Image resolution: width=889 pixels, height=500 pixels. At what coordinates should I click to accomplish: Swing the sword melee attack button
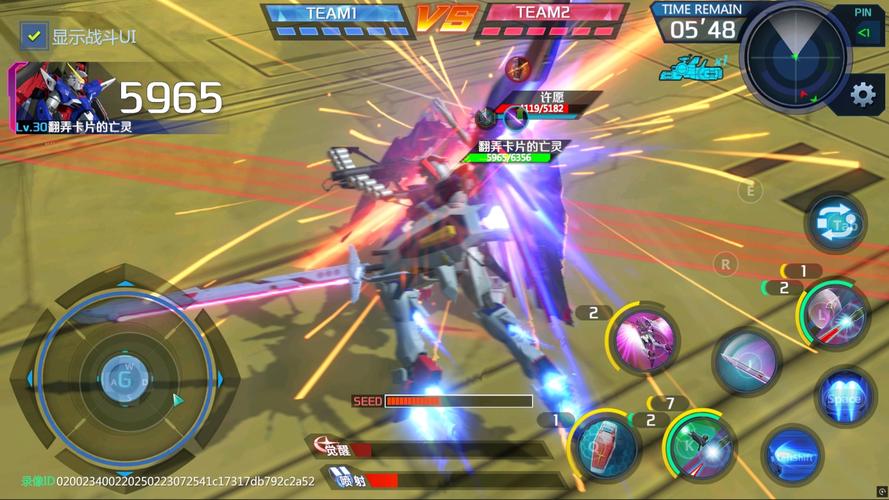tap(746, 361)
